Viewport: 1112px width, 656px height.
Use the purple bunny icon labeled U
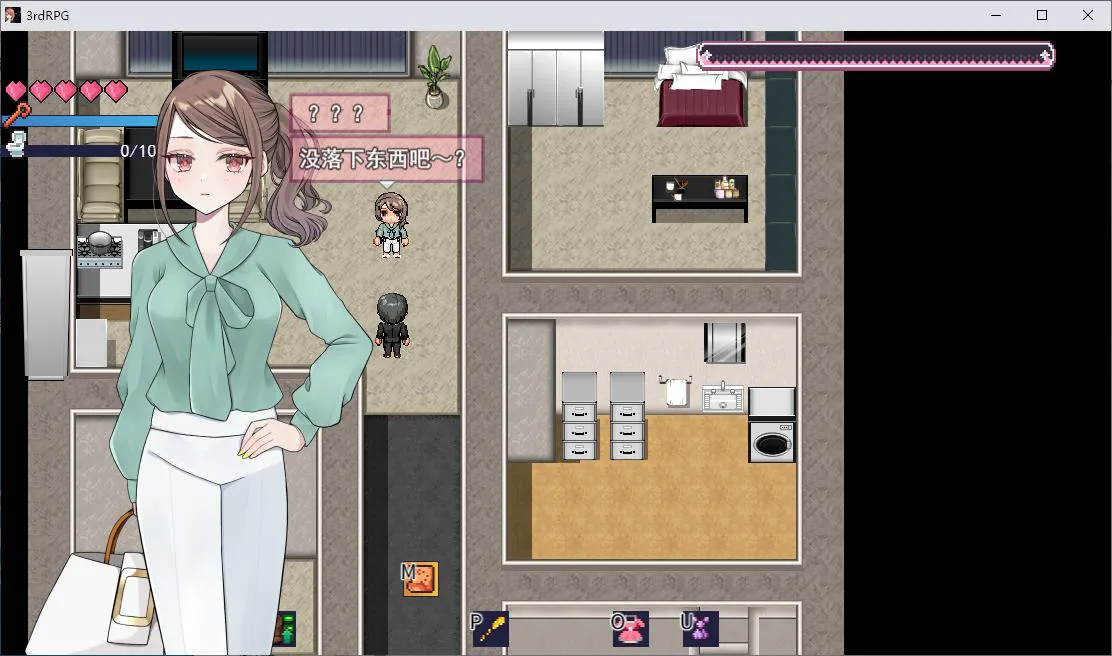[701, 628]
